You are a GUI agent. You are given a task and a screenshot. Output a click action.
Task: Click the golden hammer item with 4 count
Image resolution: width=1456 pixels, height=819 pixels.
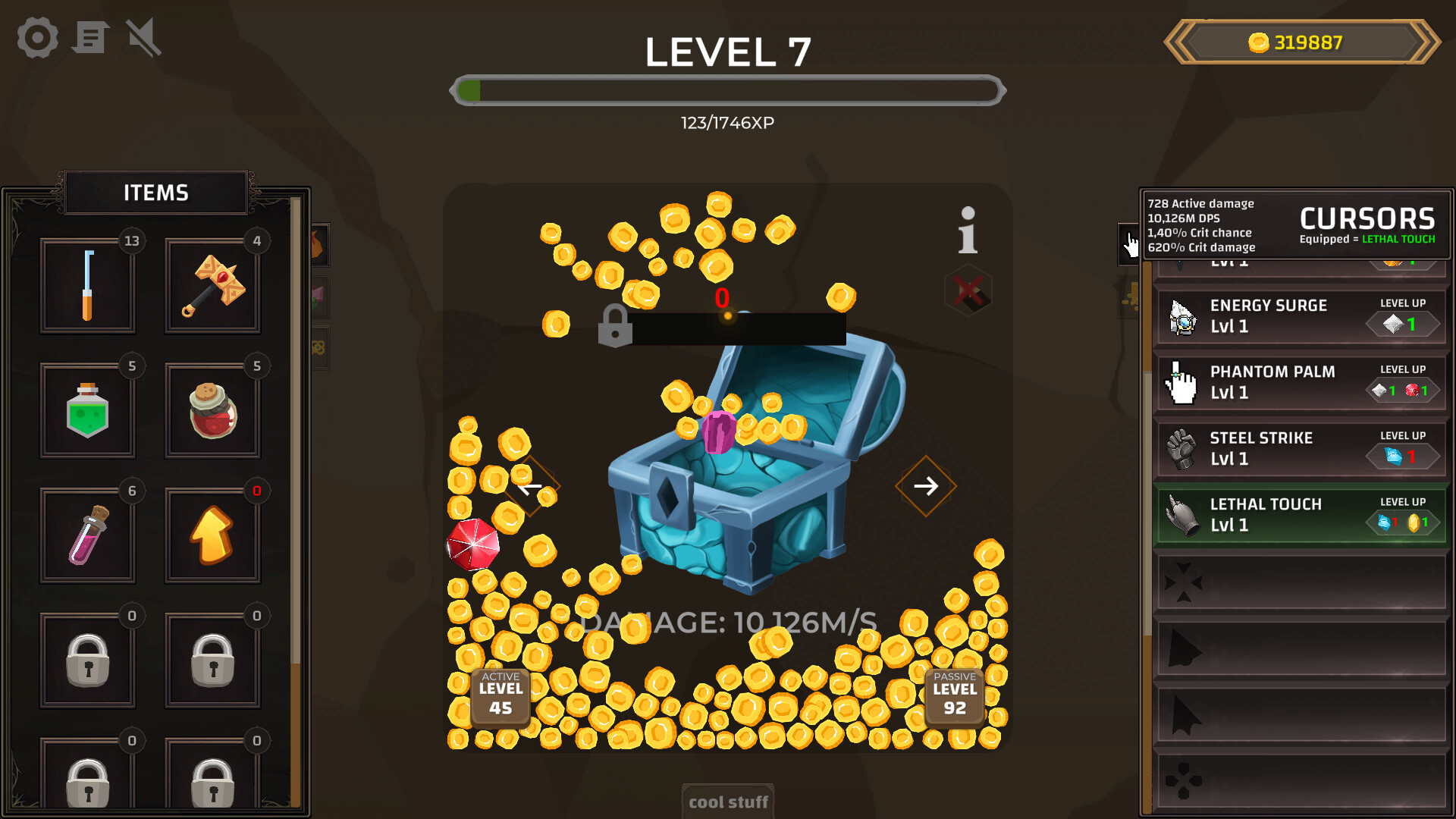(x=212, y=286)
